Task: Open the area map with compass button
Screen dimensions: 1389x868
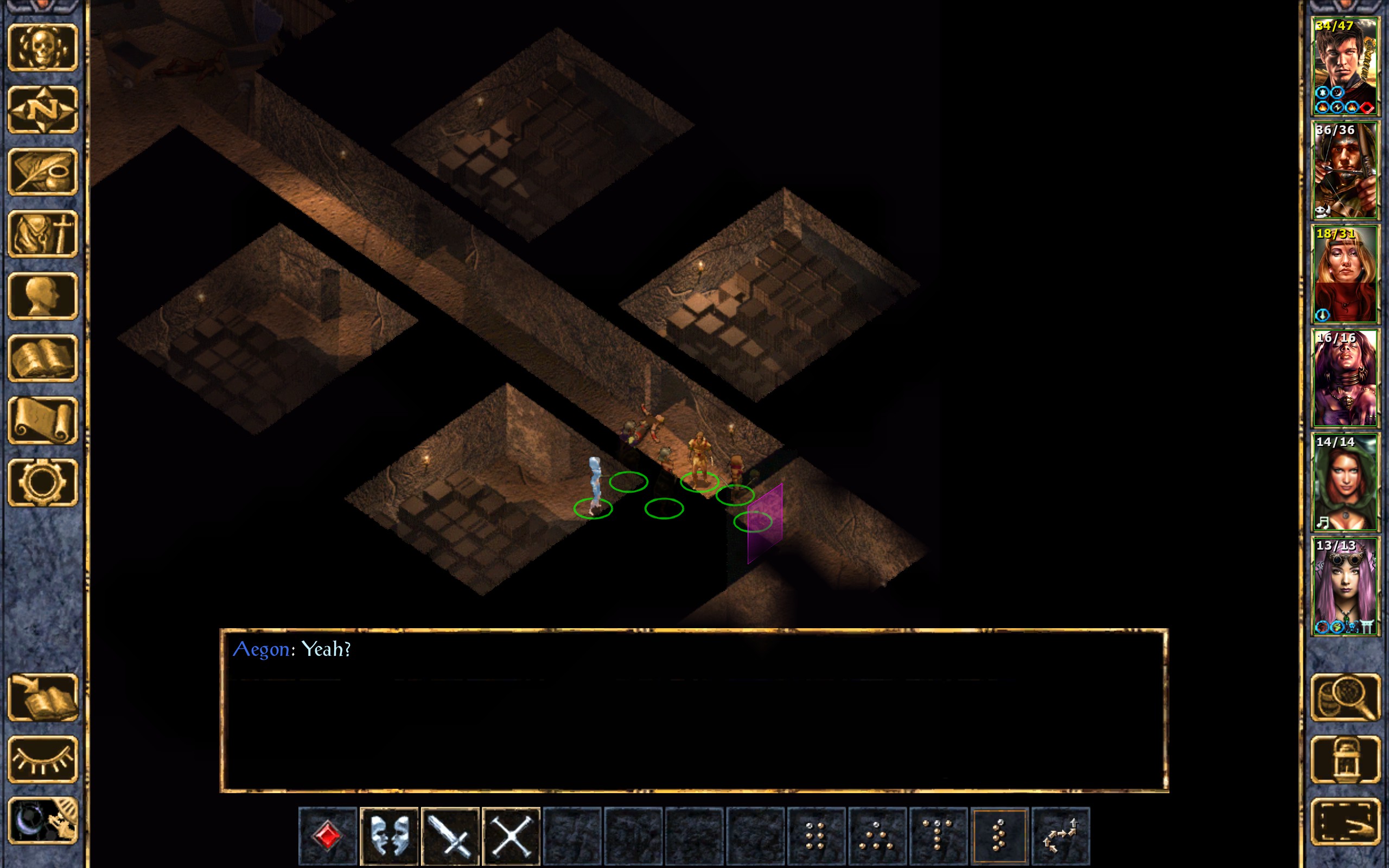Action: pyautogui.click(x=43, y=110)
